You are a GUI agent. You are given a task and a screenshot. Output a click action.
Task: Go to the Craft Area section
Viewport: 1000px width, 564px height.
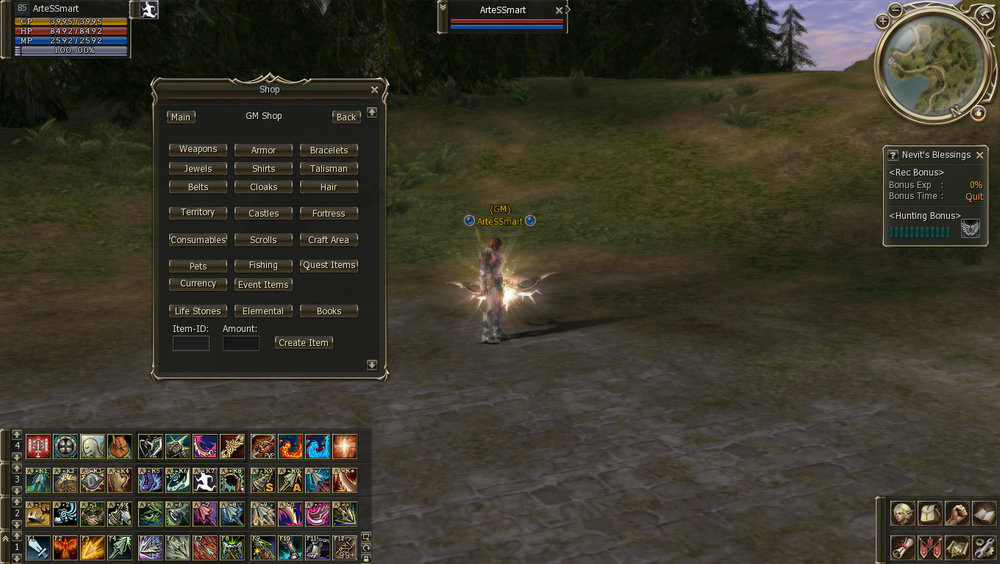click(x=328, y=240)
